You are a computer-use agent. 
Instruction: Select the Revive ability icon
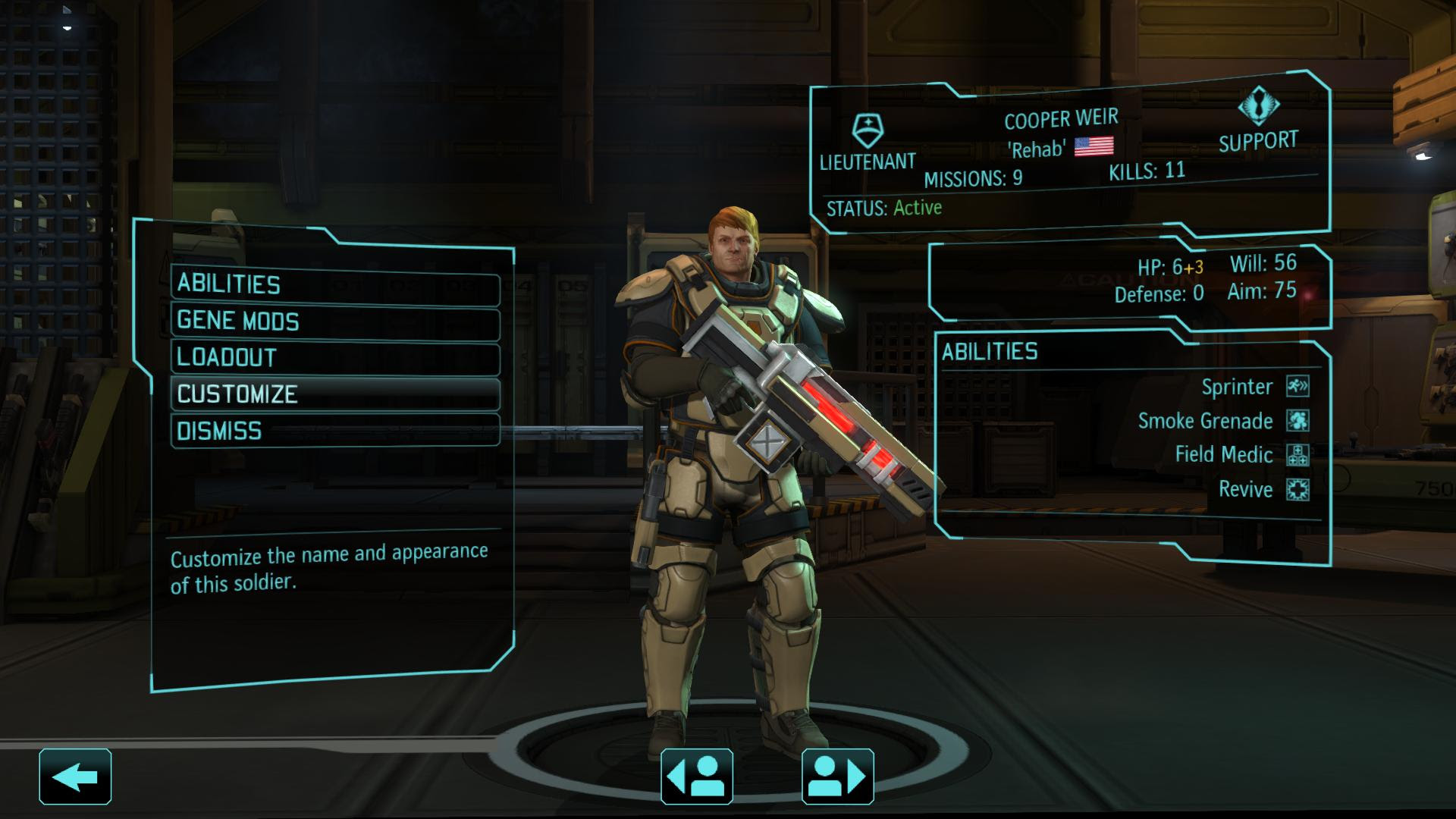[x=1300, y=490]
